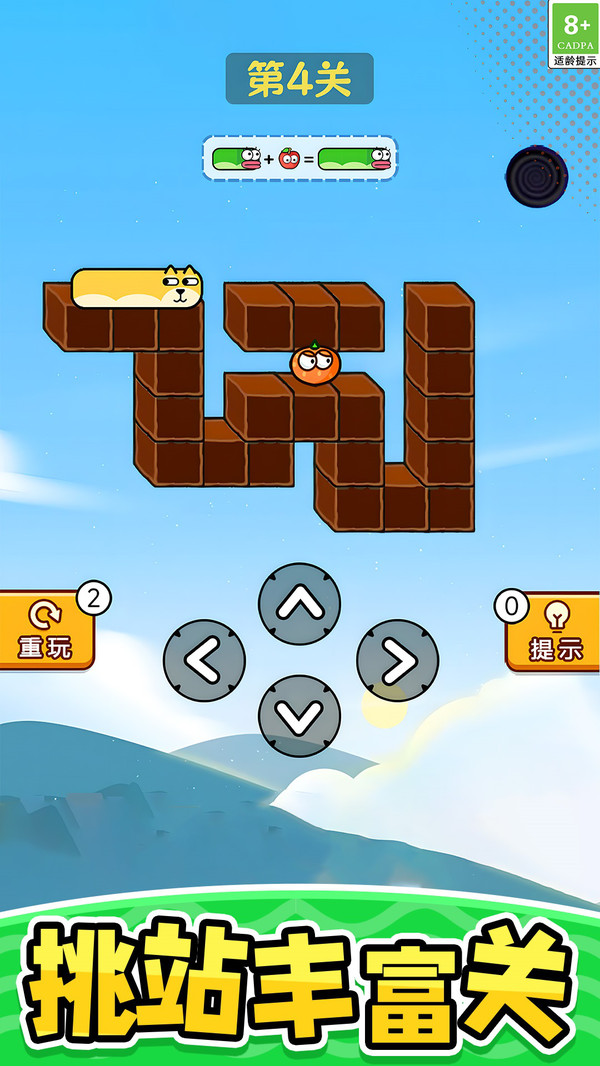Restart the level with 重玩 button

(x=46, y=631)
